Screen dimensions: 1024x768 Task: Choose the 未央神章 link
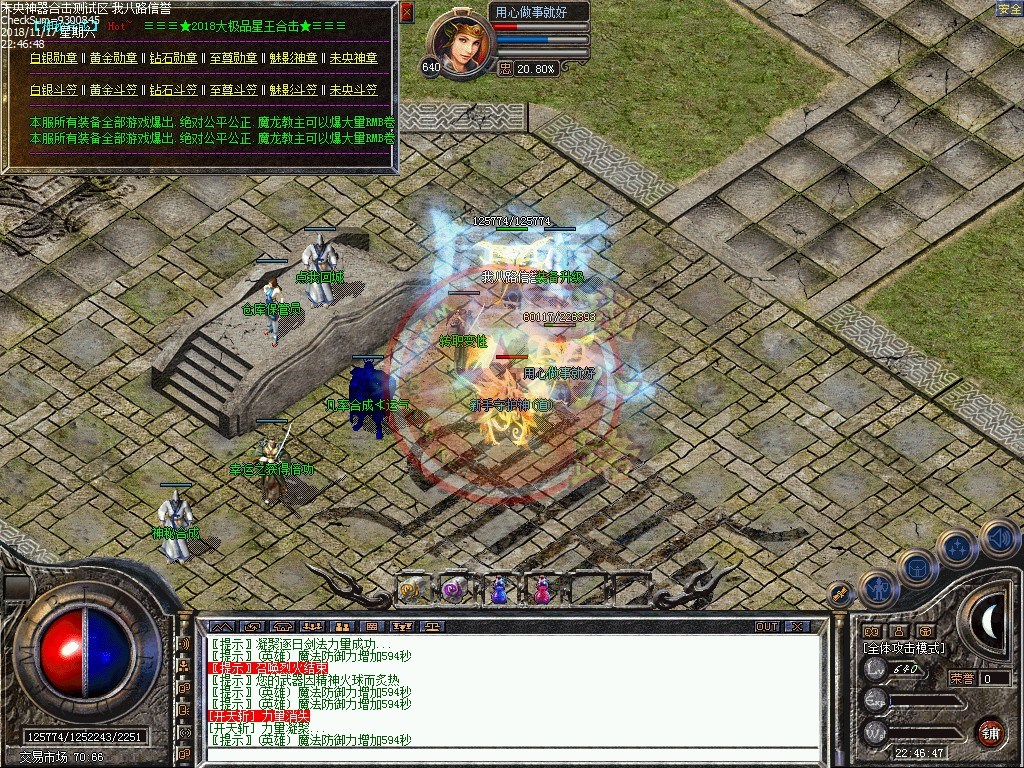click(353, 59)
